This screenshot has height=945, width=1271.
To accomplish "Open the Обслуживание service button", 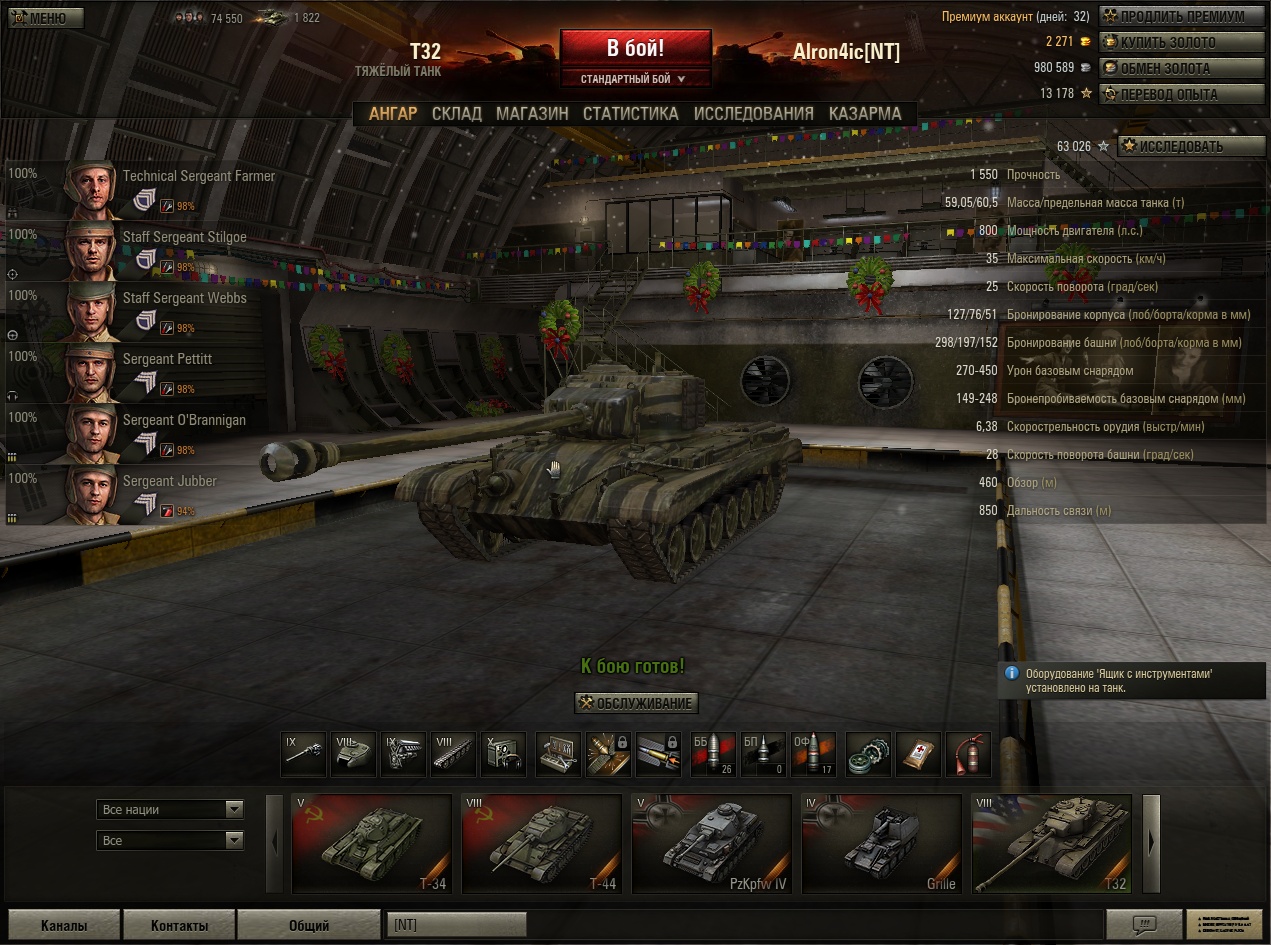I will [636, 703].
